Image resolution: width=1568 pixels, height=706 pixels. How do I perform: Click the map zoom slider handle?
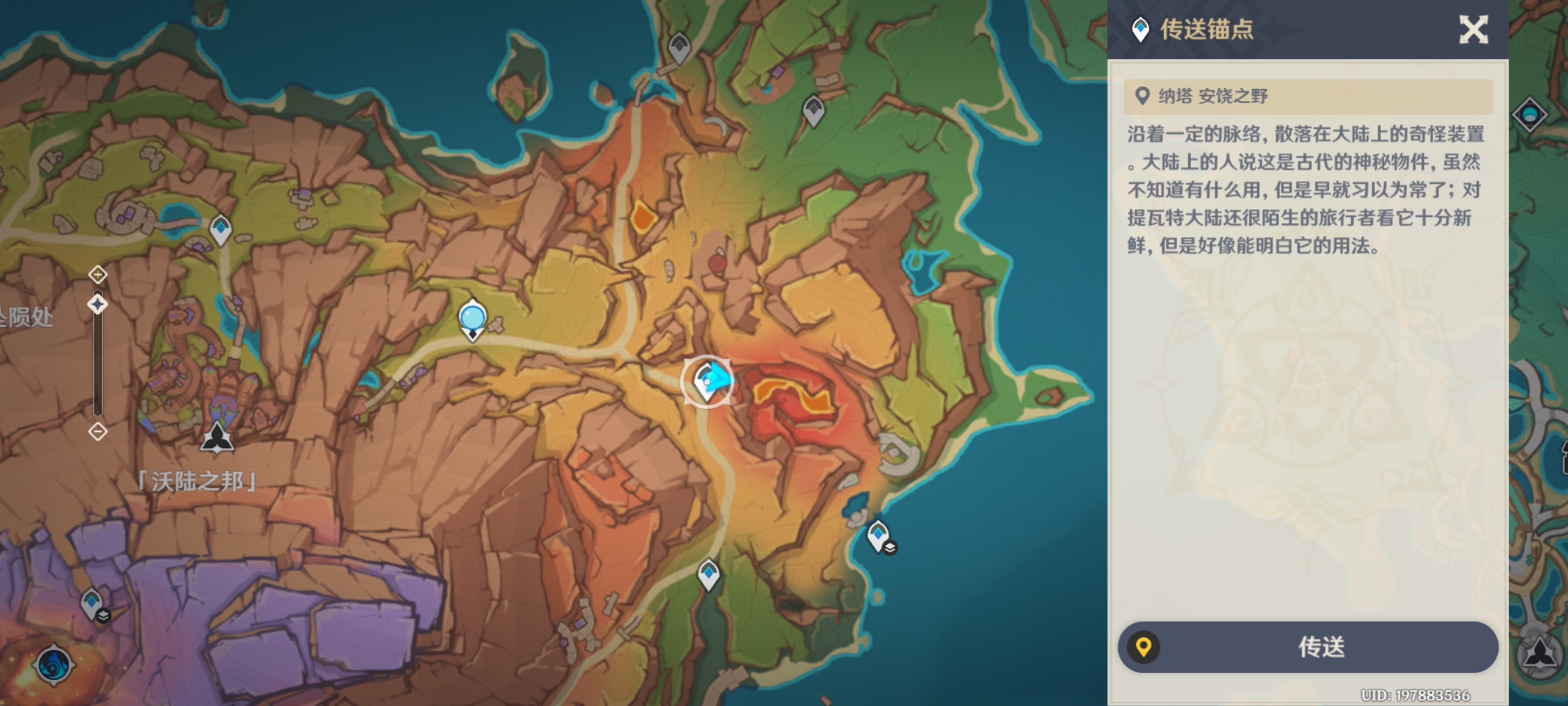(x=98, y=304)
